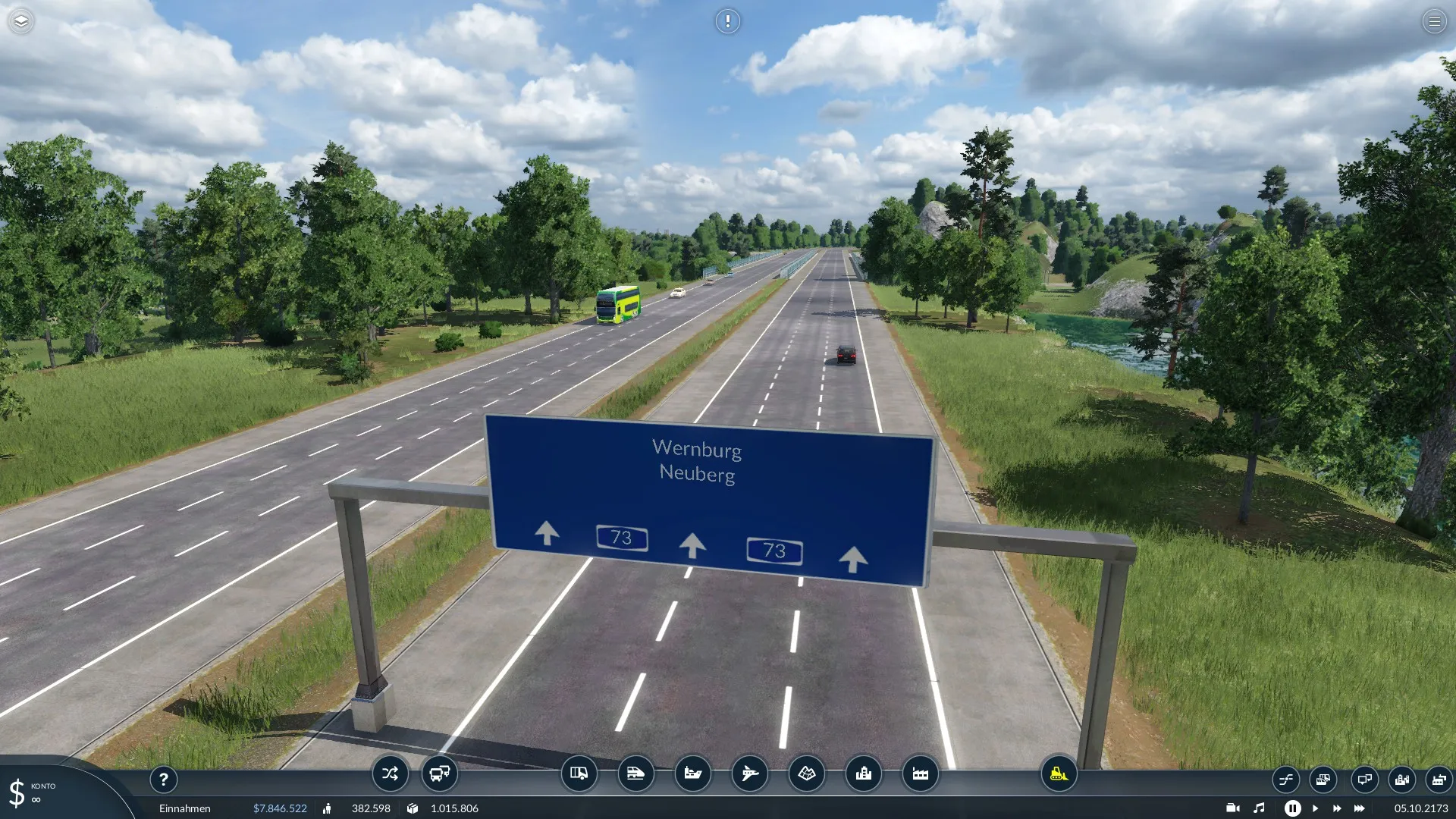
Task: Open the ship and harbor construction menu
Action: point(692,773)
